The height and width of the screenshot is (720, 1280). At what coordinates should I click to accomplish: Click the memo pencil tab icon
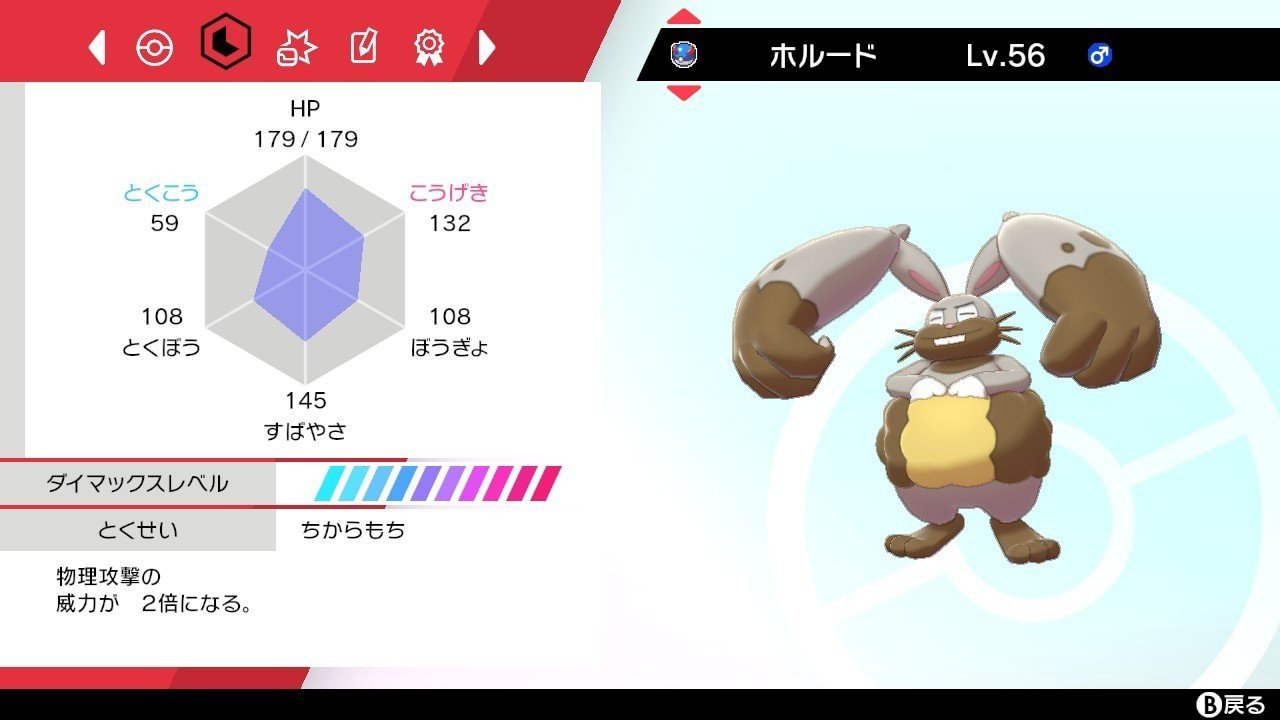[x=365, y=48]
